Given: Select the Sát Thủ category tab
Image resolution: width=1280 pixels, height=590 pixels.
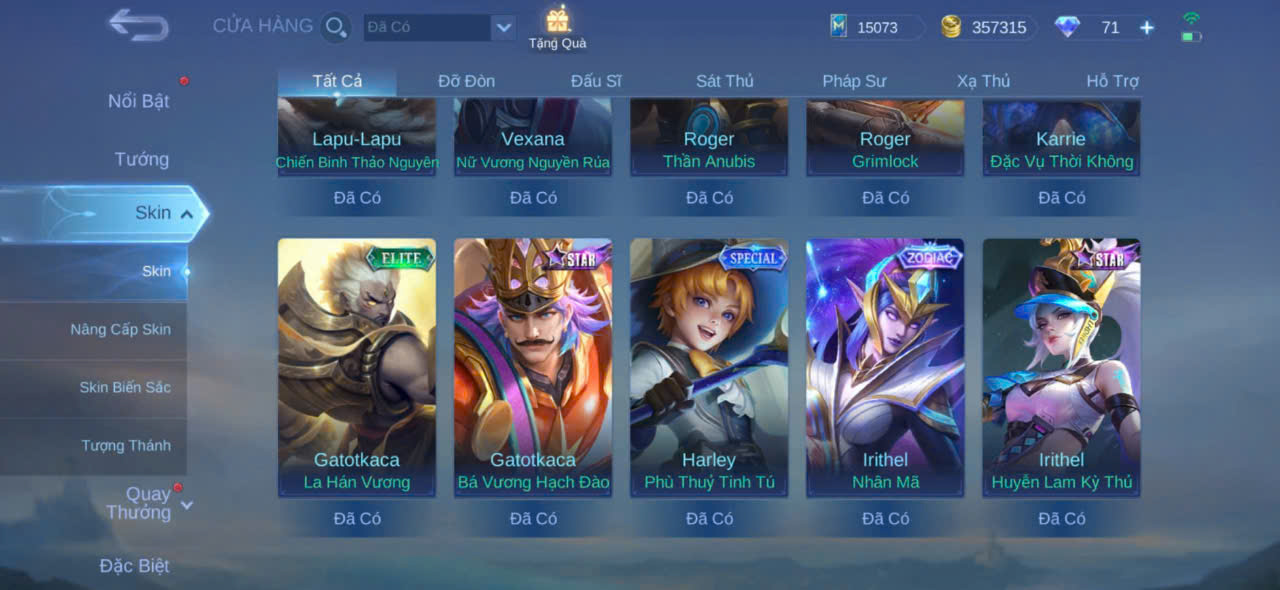Looking at the screenshot, I should coord(725,81).
